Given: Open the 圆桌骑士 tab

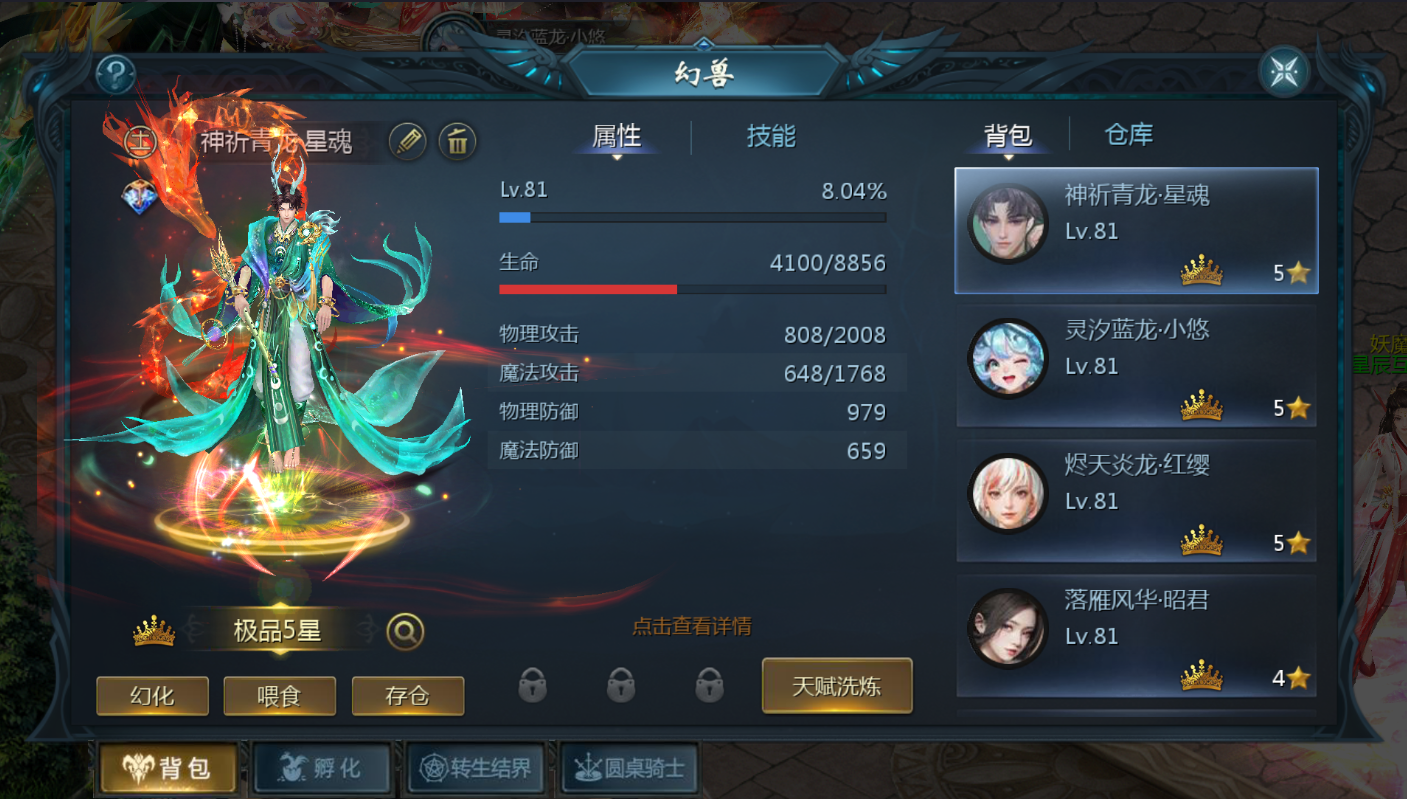Looking at the screenshot, I should [628, 768].
